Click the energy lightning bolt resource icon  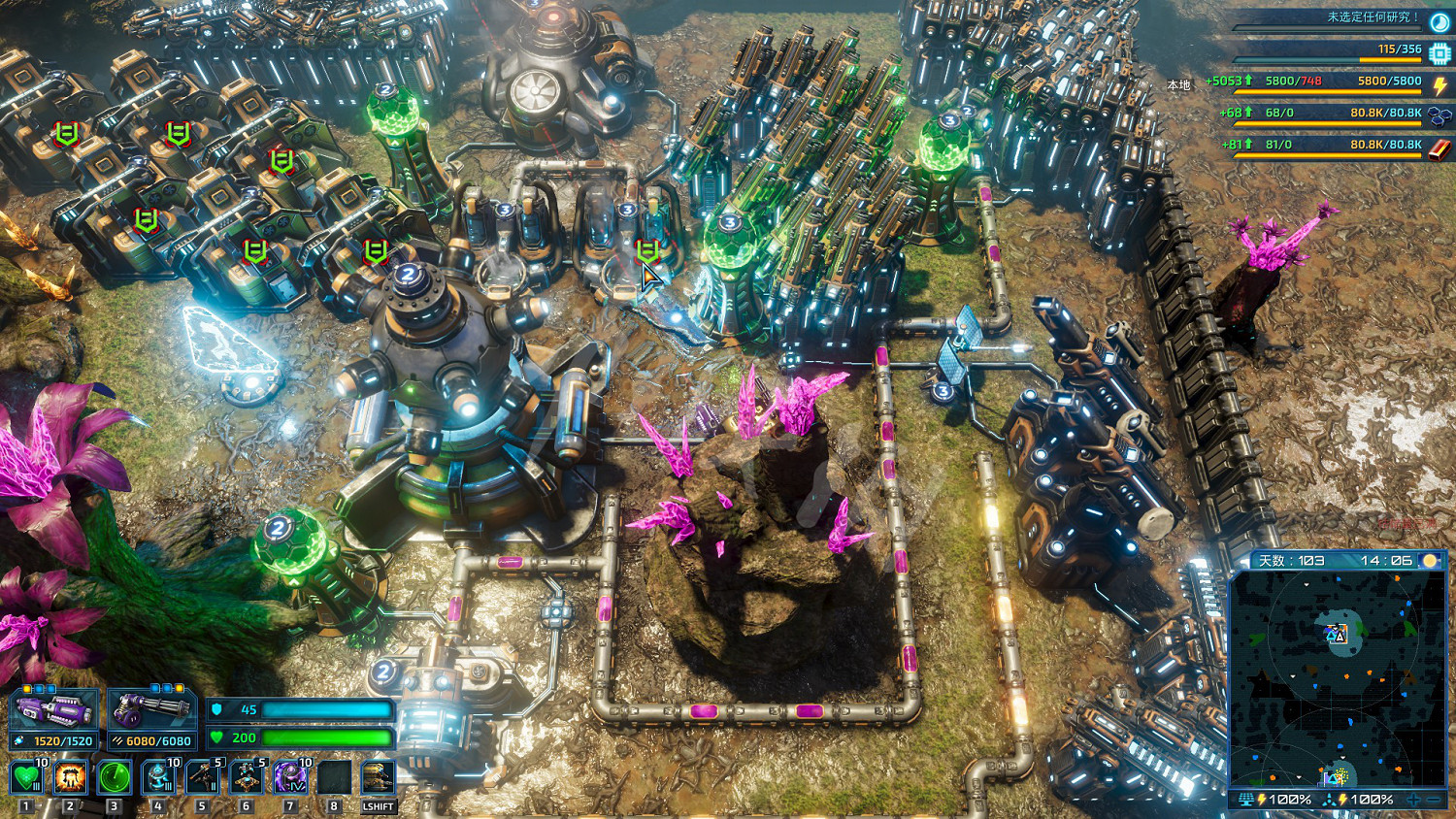(x=1440, y=84)
